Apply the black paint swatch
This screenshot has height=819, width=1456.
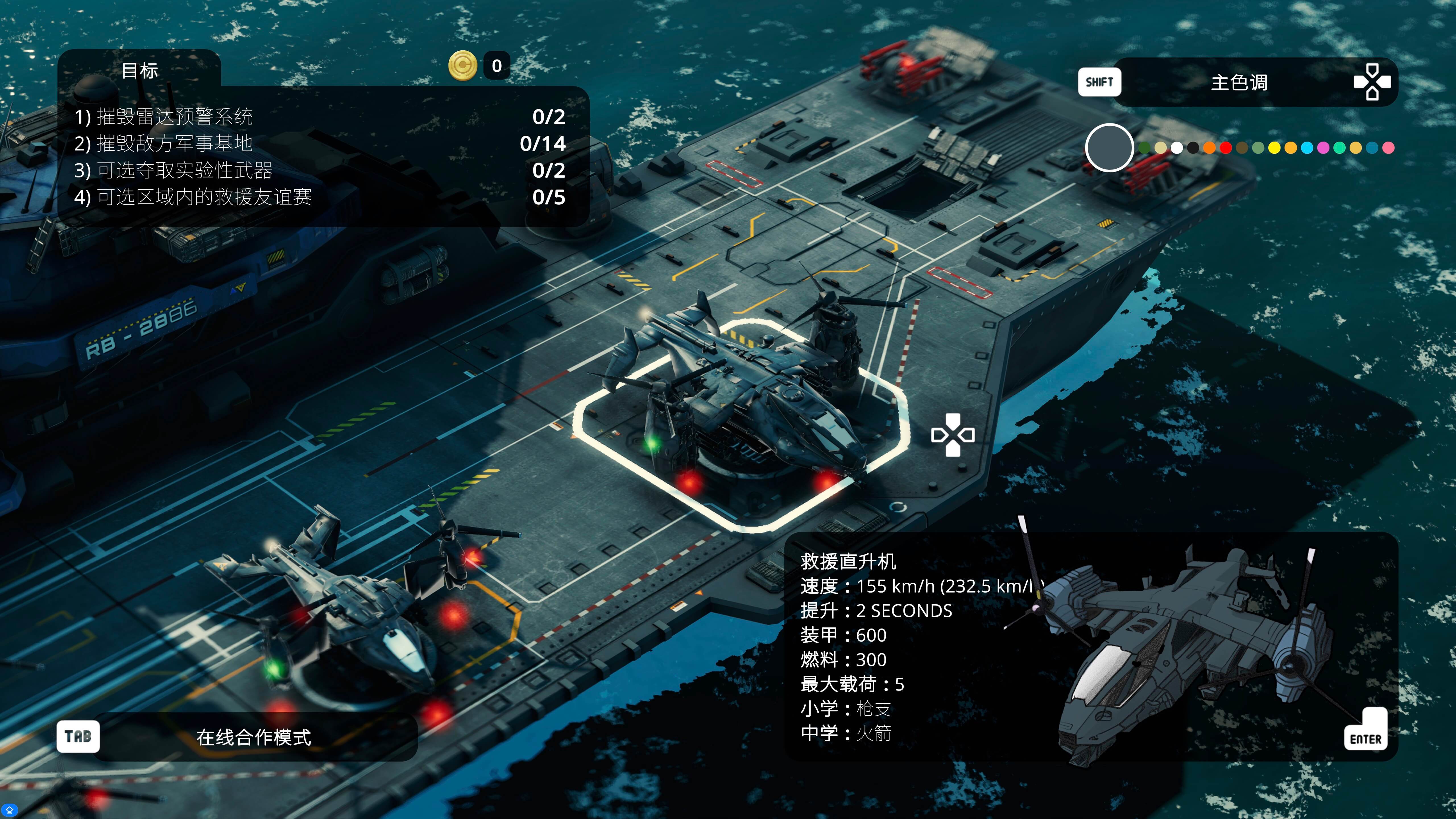(1193, 148)
